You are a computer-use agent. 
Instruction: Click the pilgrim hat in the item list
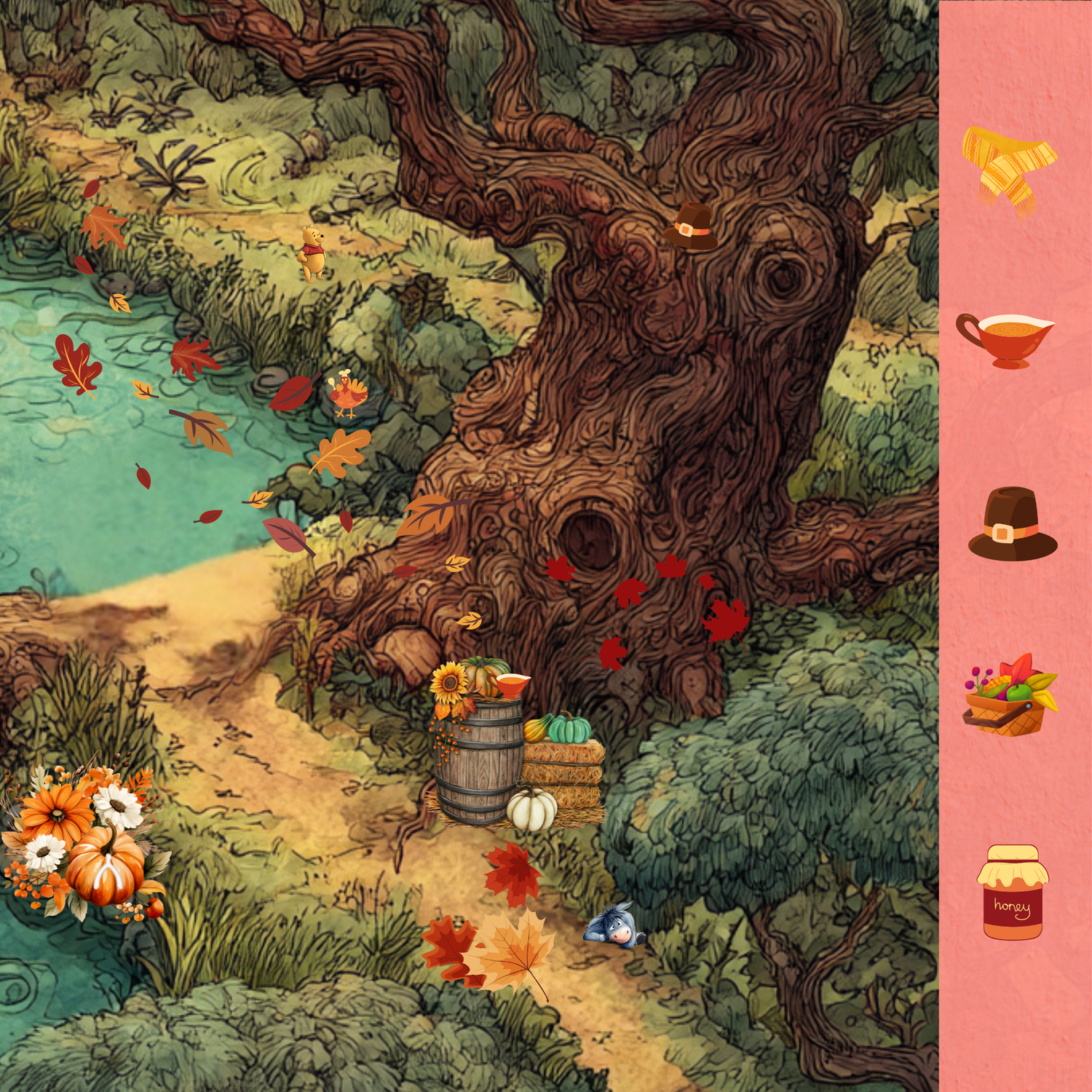[1012, 526]
